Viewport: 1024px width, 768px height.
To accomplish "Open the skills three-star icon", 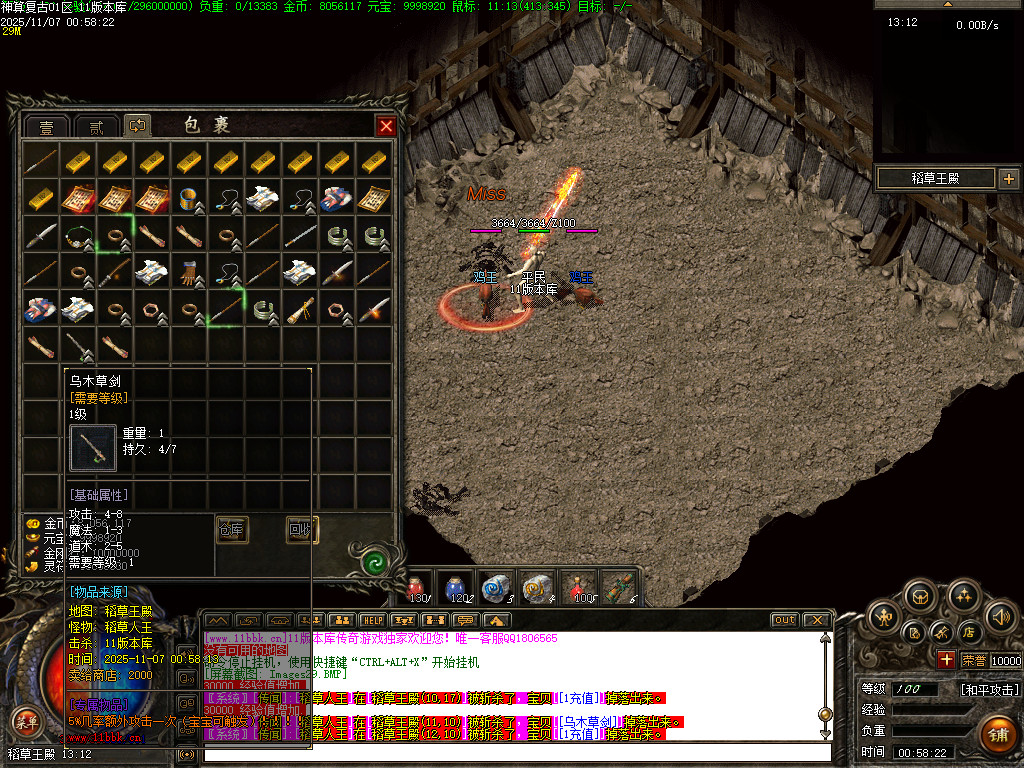I will coord(963,597).
